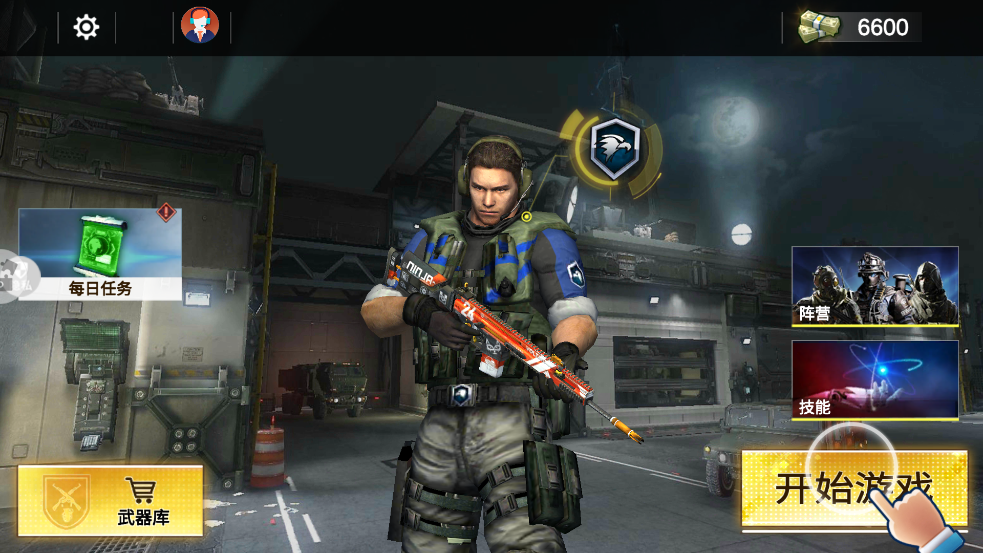983x553 pixels.
Task: Start the match with 开始游戏
Action: pyautogui.click(x=853, y=489)
